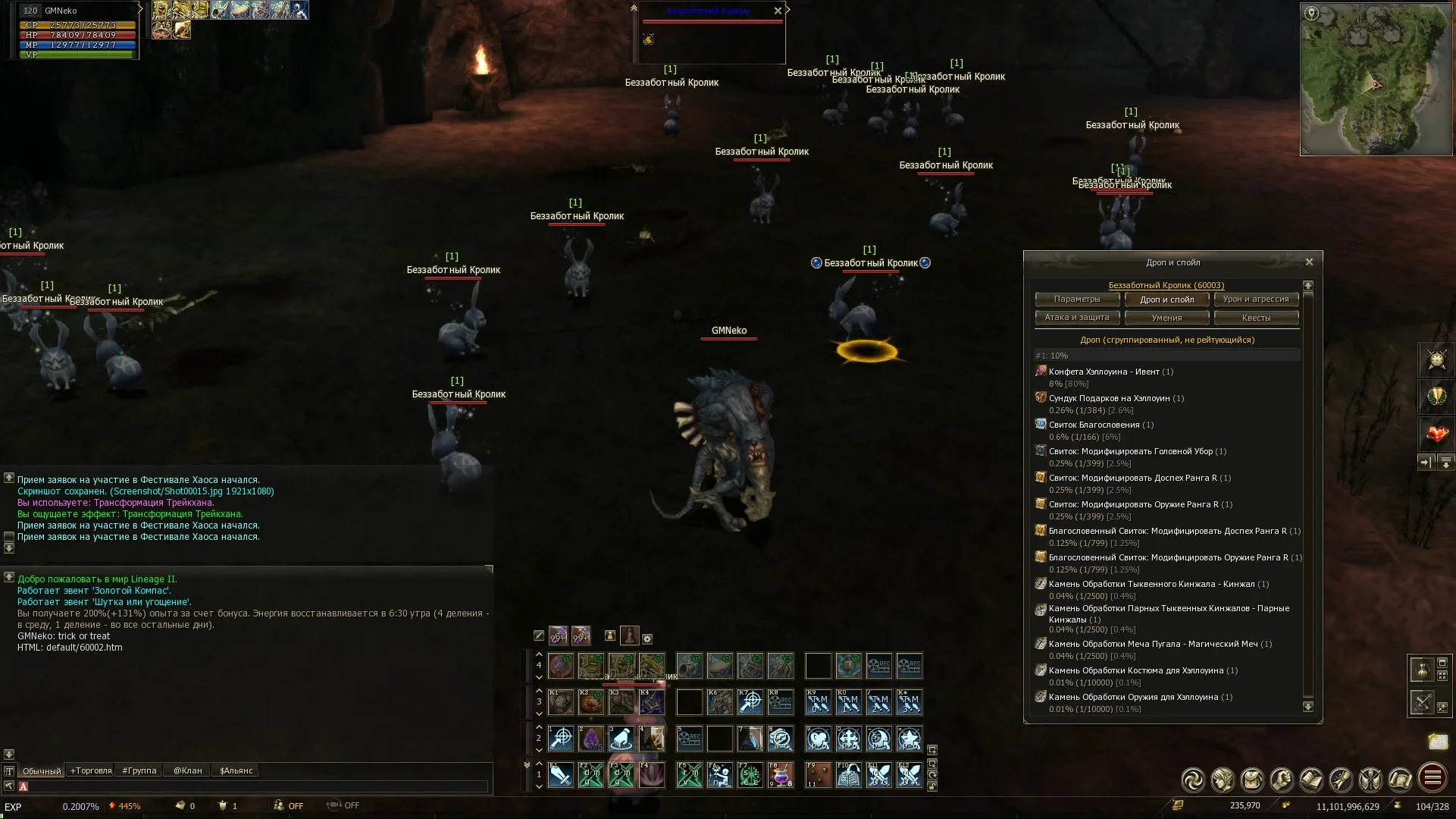Viewport: 1456px width, 819px height.
Task: Open the @Клан chat tab
Action: click(x=188, y=770)
